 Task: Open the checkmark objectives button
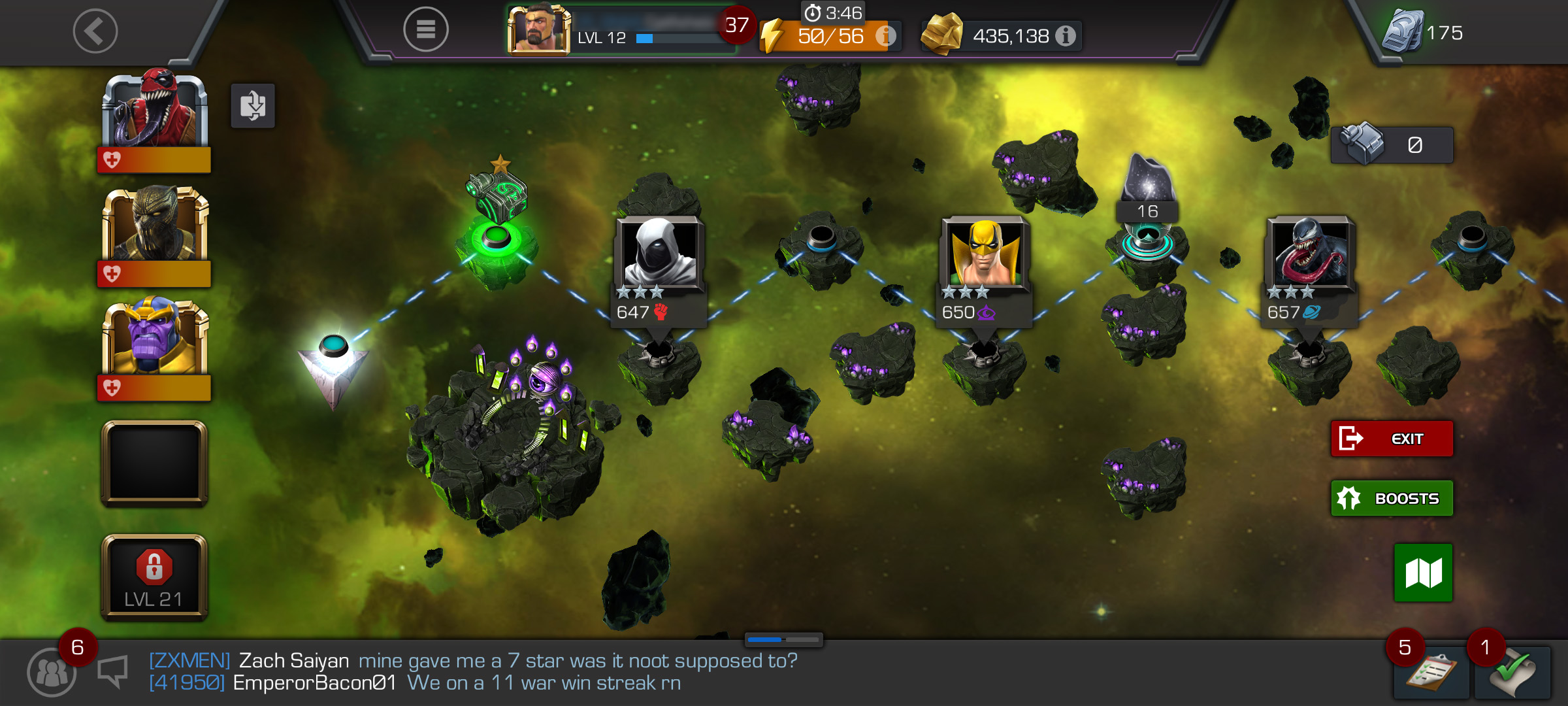(1512, 673)
